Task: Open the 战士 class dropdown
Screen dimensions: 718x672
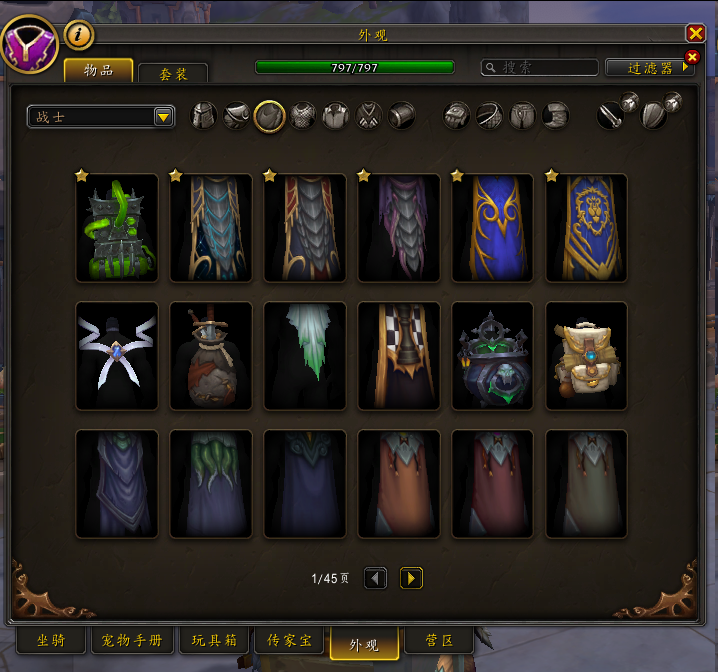Action: tap(101, 117)
